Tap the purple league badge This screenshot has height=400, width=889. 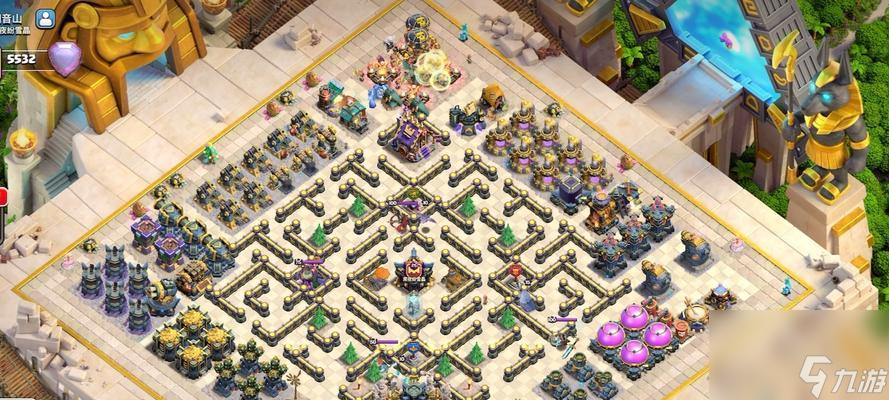[66, 58]
